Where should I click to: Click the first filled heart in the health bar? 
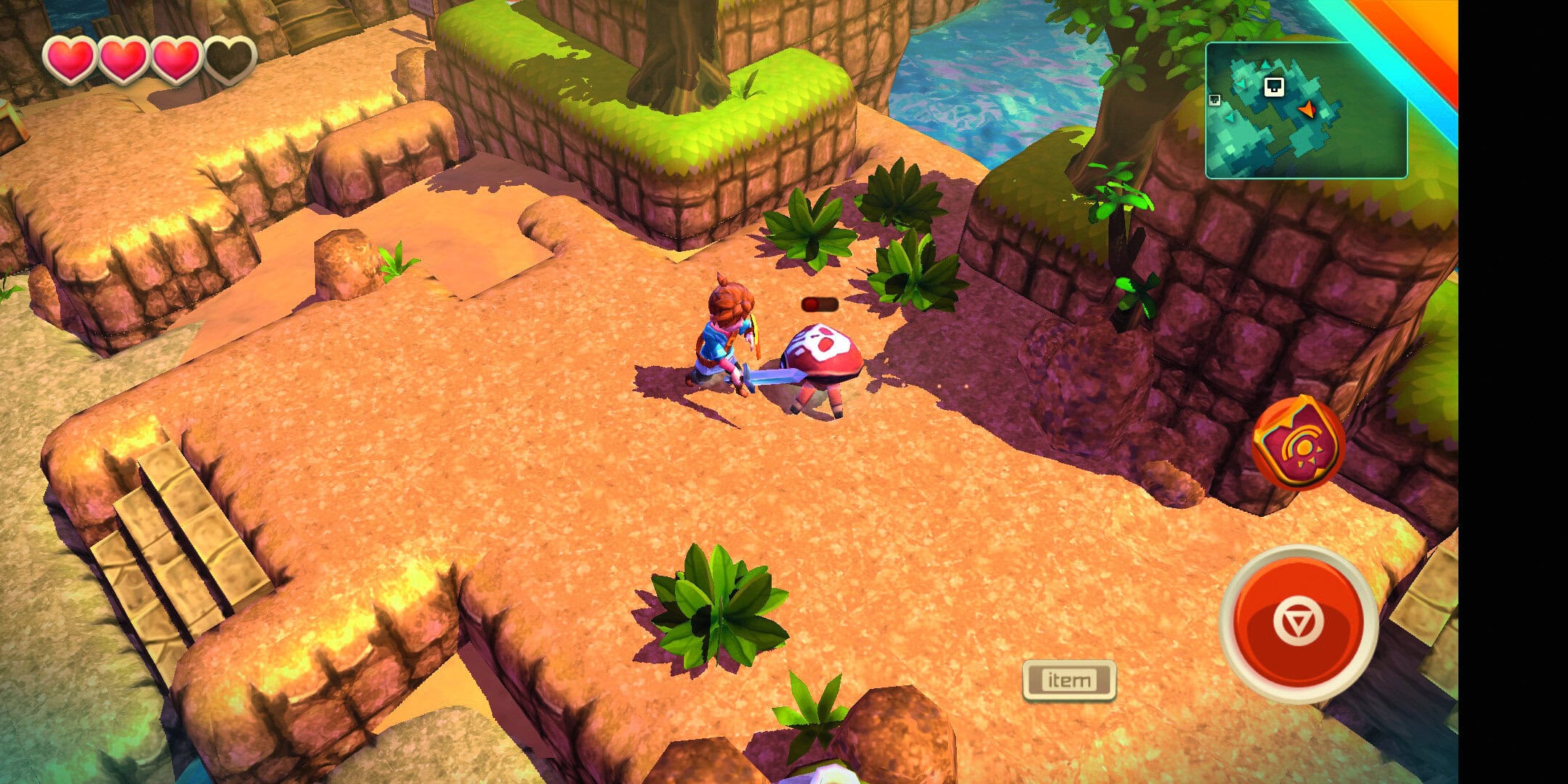pyautogui.click(x=69, y=58)
